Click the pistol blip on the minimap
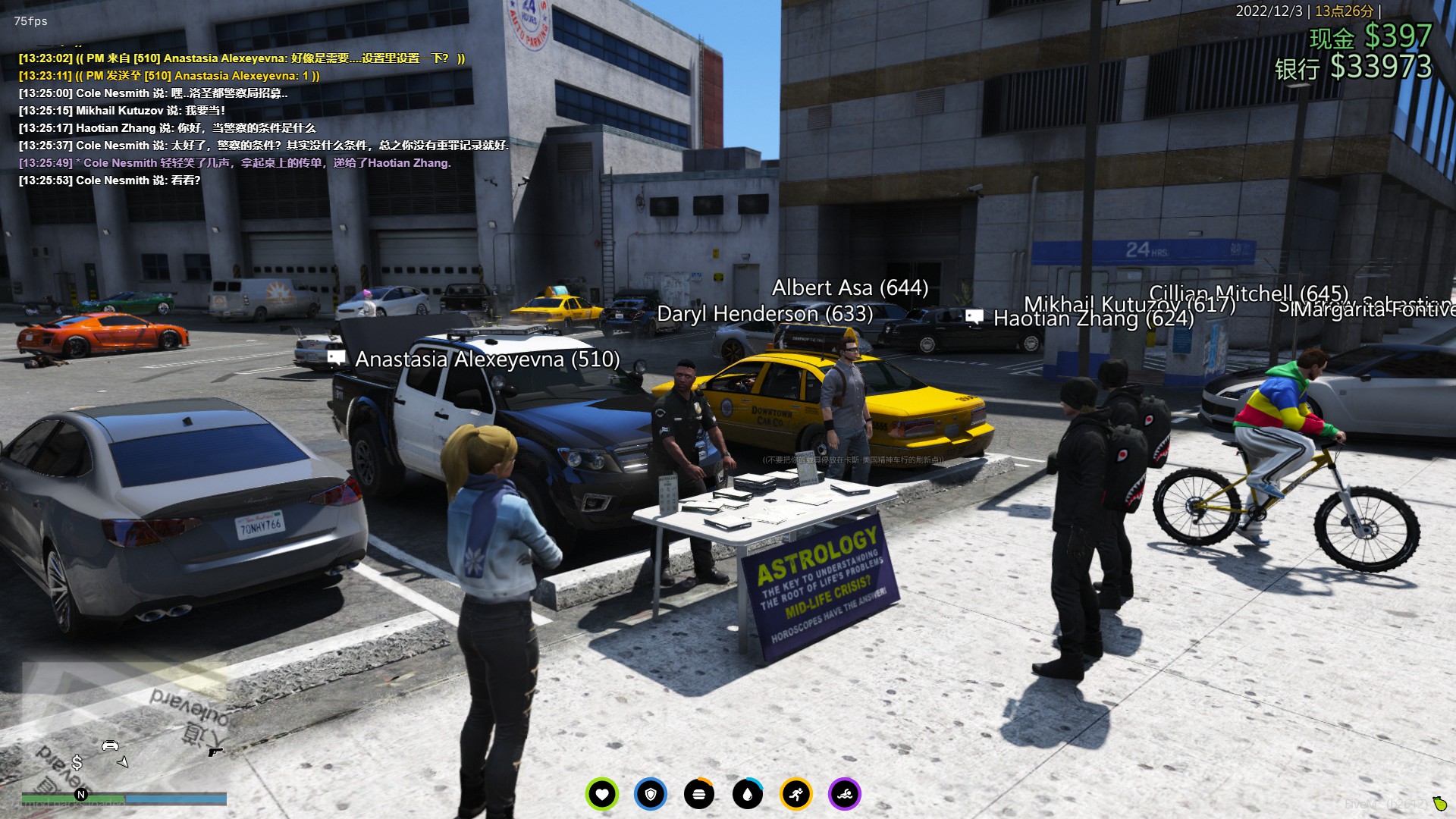The width and height of the screenshot is (1456, 819). pos(215,752)
